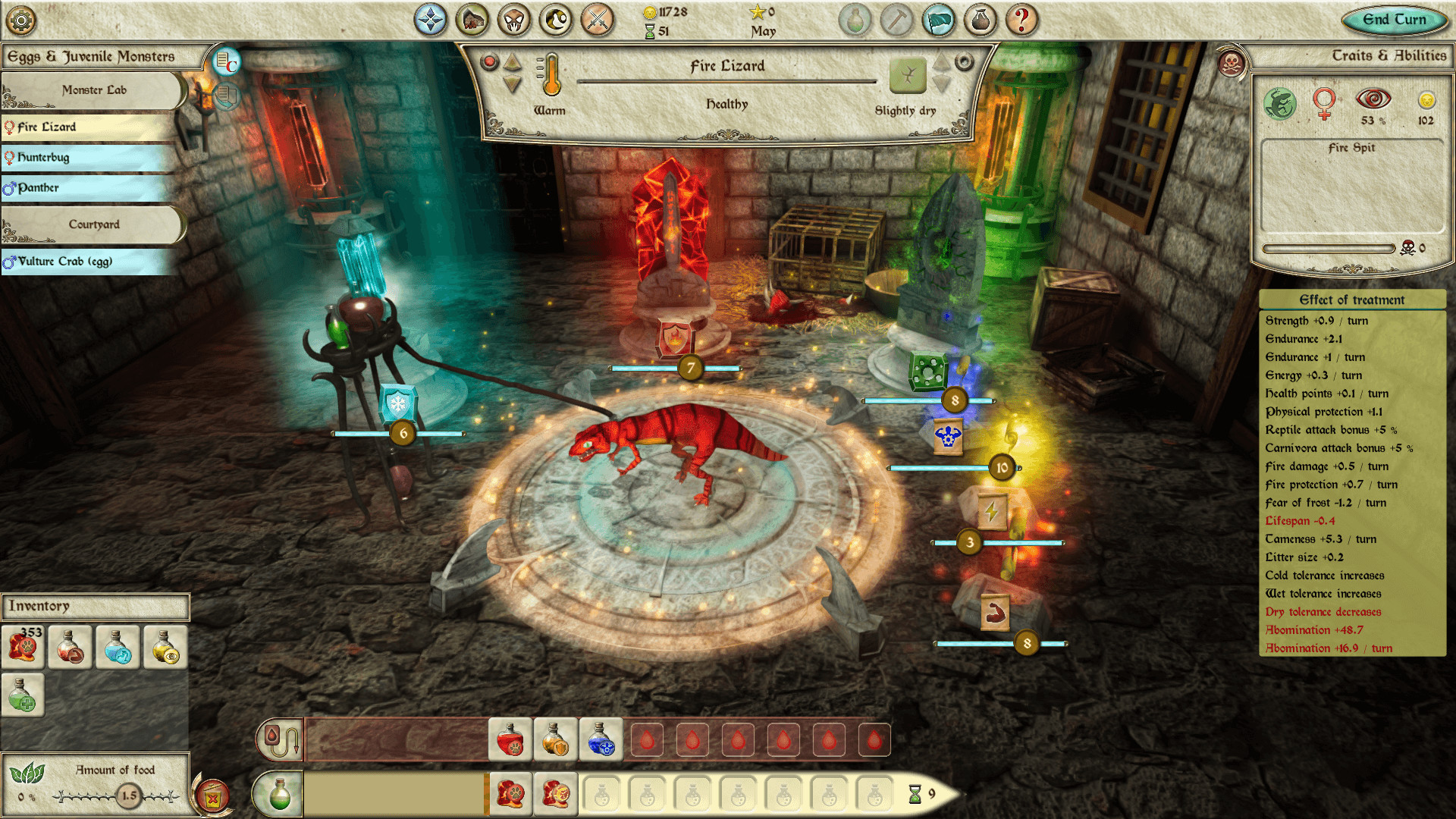
Task: Open the compass navigation icon on the toolbar
Action: click(431, 20)
